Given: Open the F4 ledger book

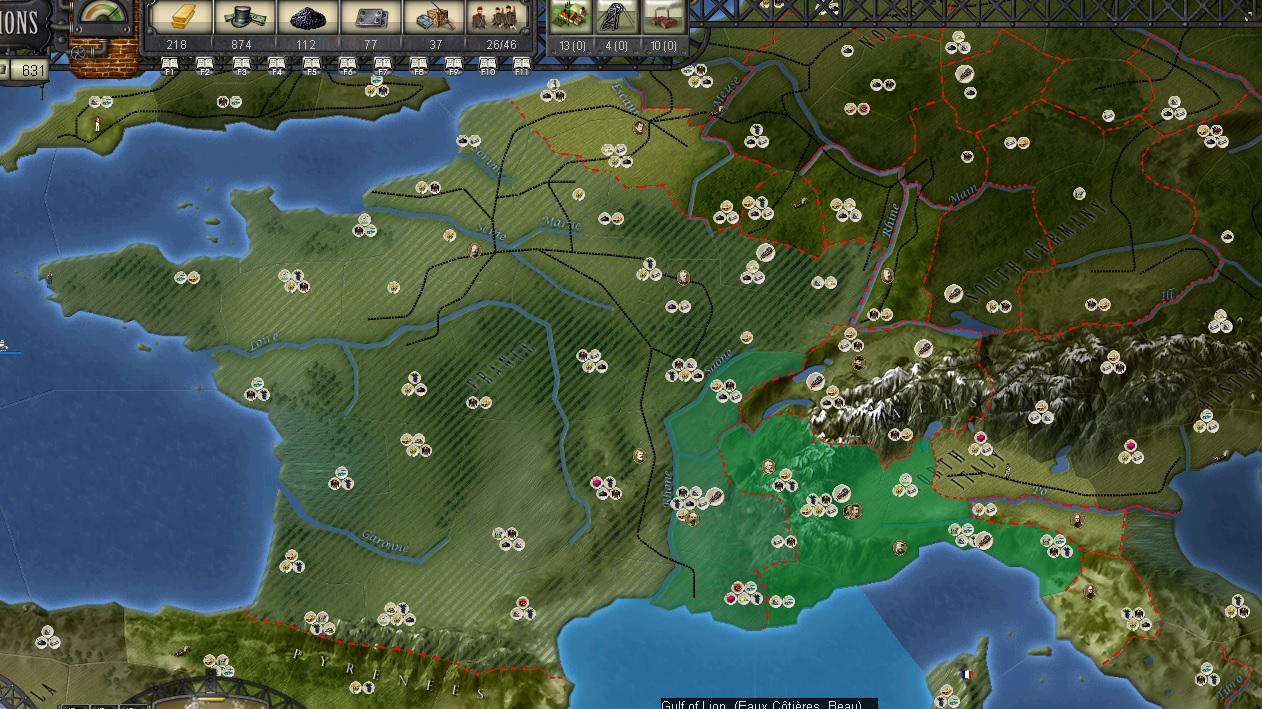Looking at the screenshot, I should click(277, 65).
